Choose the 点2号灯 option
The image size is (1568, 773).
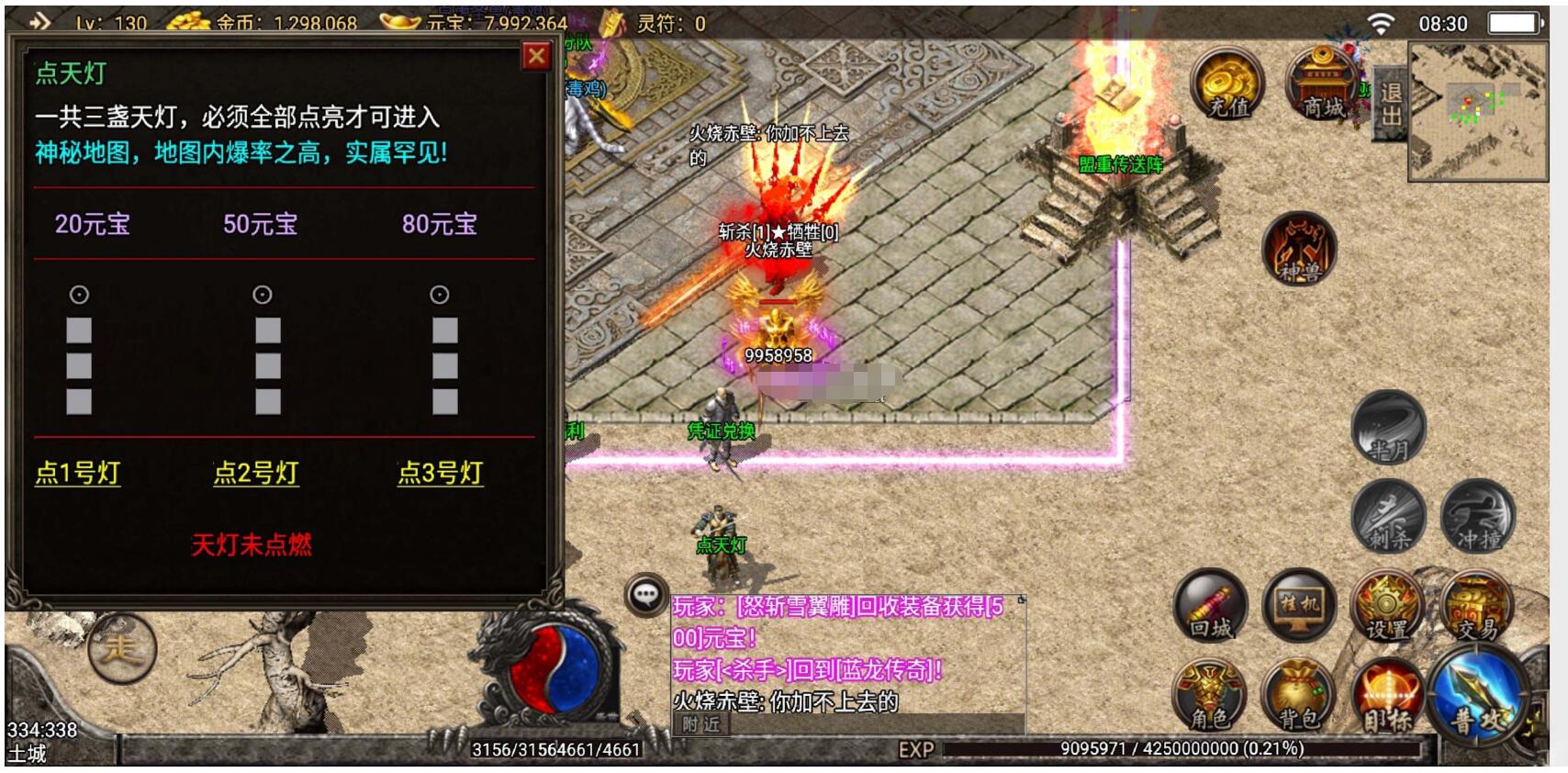tap(256, 473)
